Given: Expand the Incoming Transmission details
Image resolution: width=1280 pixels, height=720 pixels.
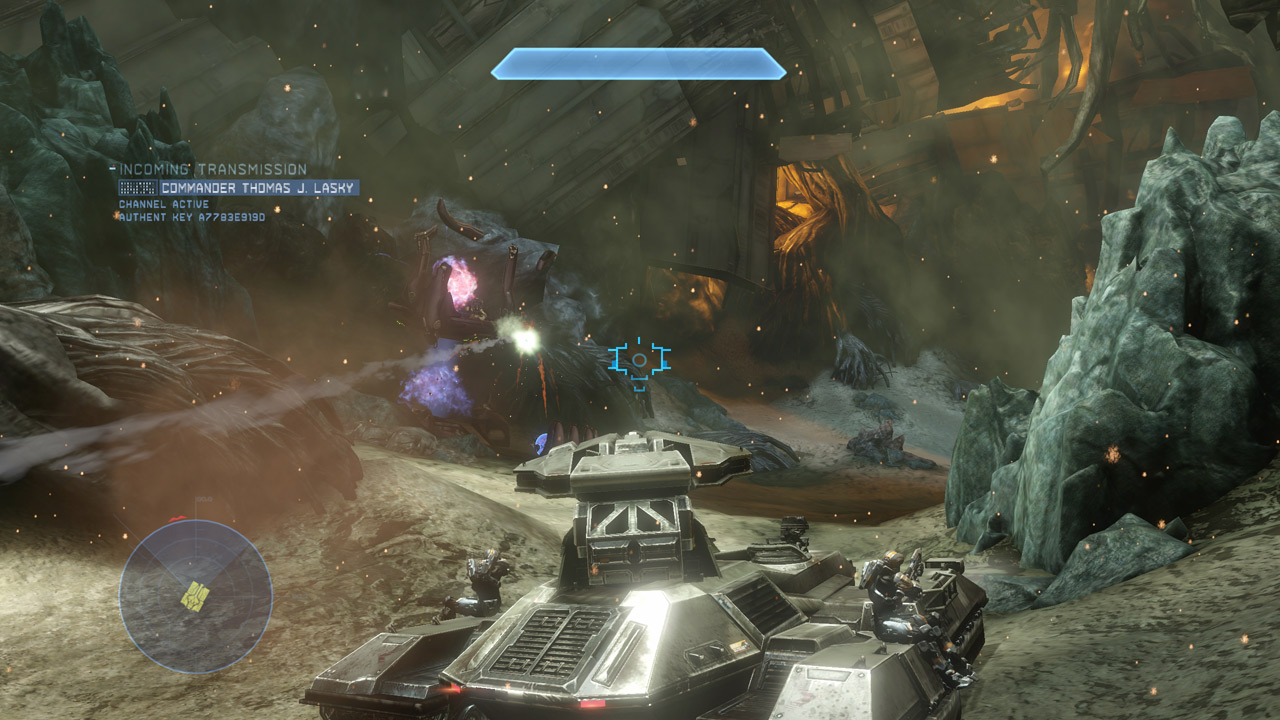Looking at the screenshot, I should [215, 168].
